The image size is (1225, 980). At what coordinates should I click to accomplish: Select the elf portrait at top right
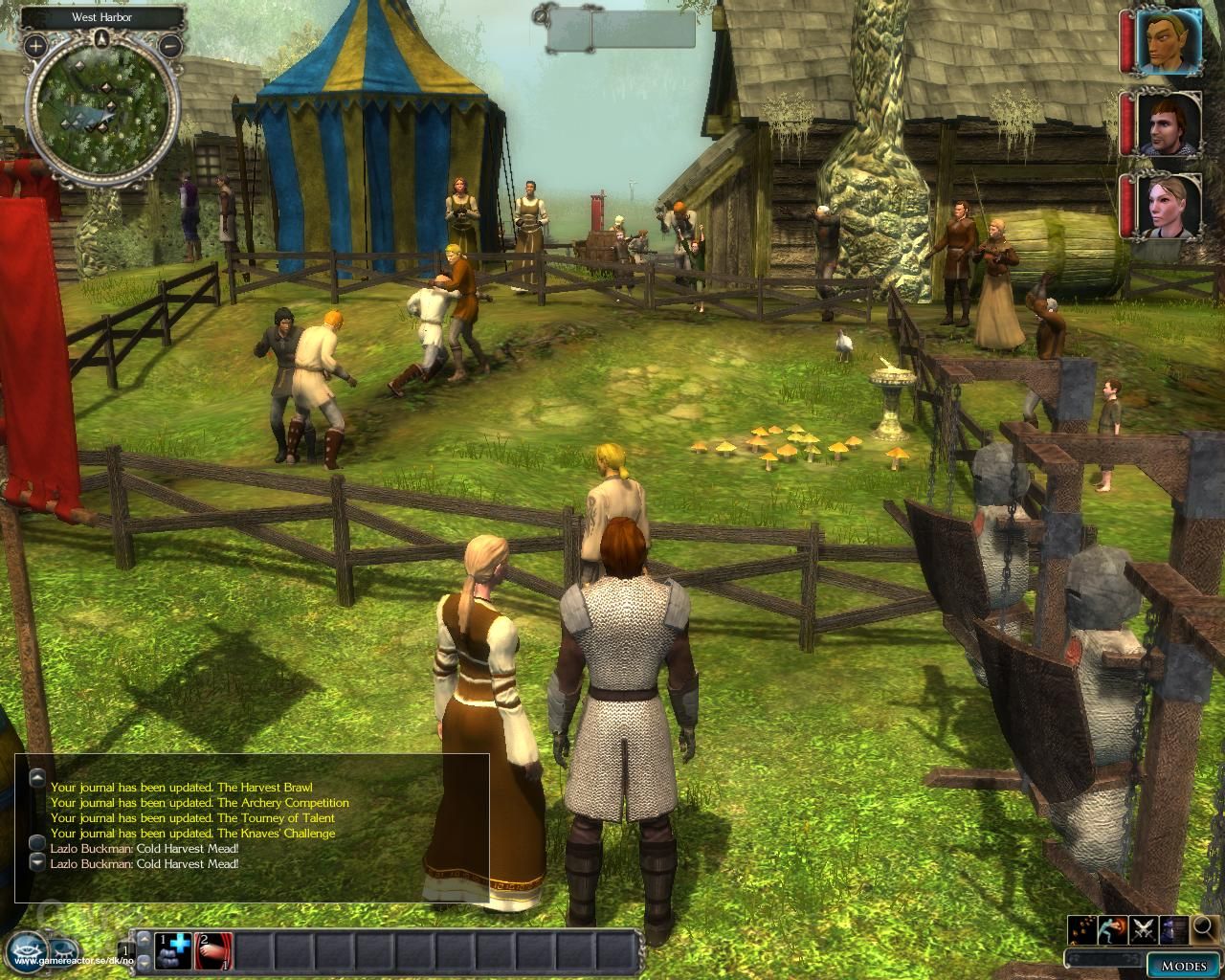(x=1168, y=40)
